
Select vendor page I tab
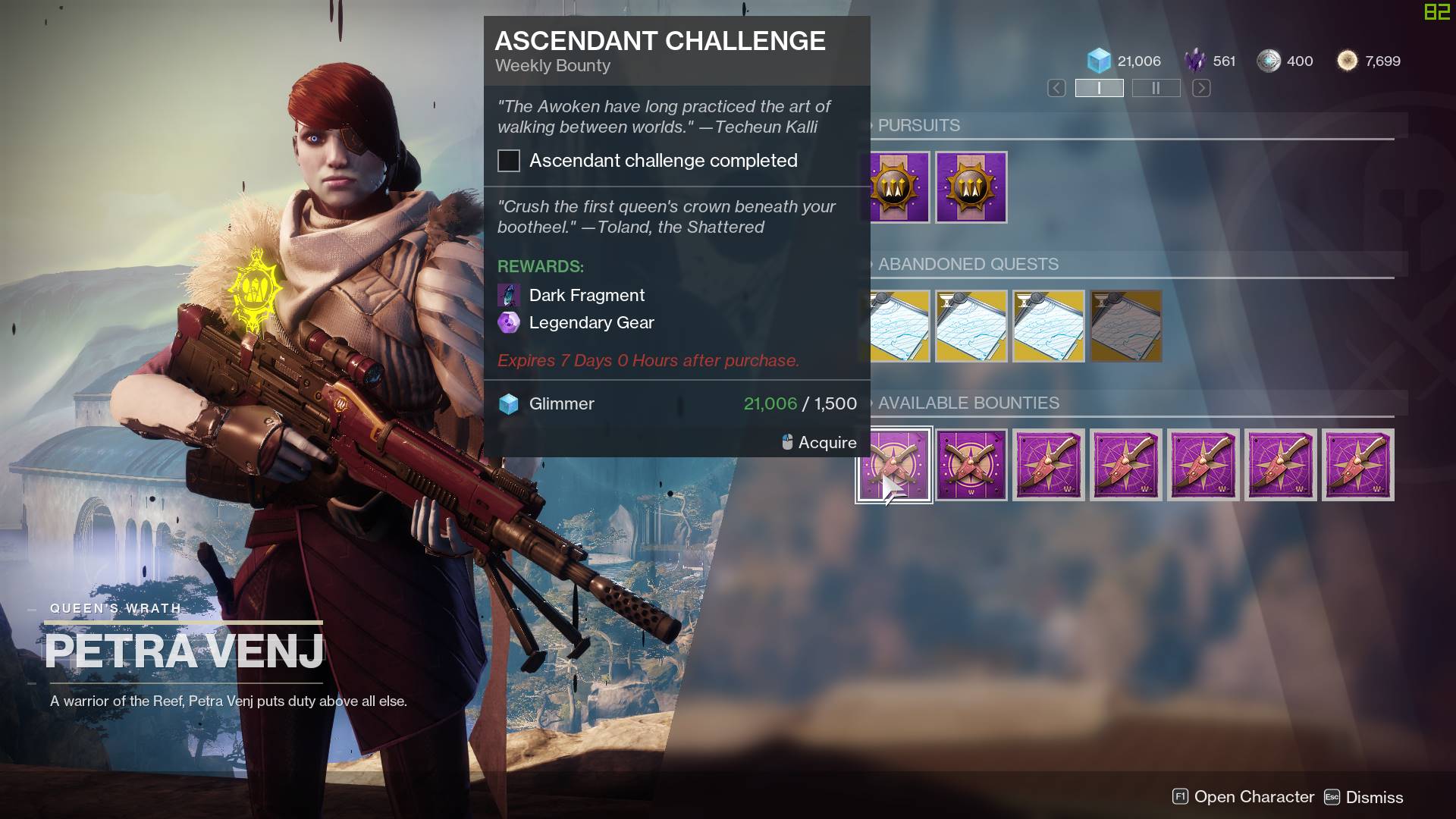click(1099, 88)
